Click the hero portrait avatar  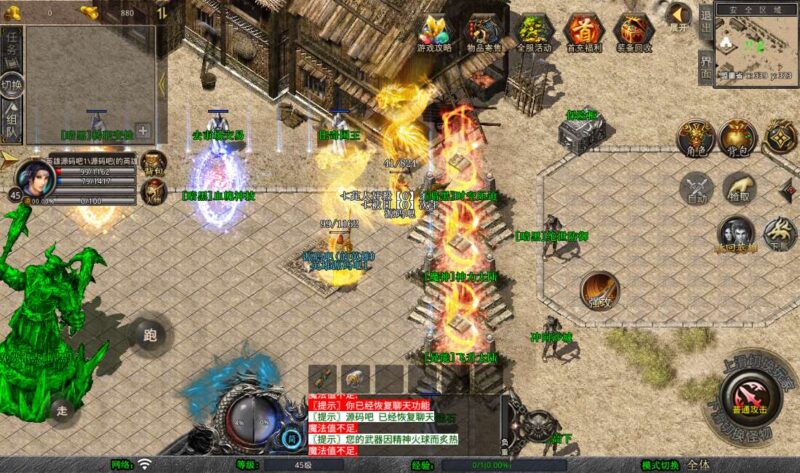coord(37,181)
